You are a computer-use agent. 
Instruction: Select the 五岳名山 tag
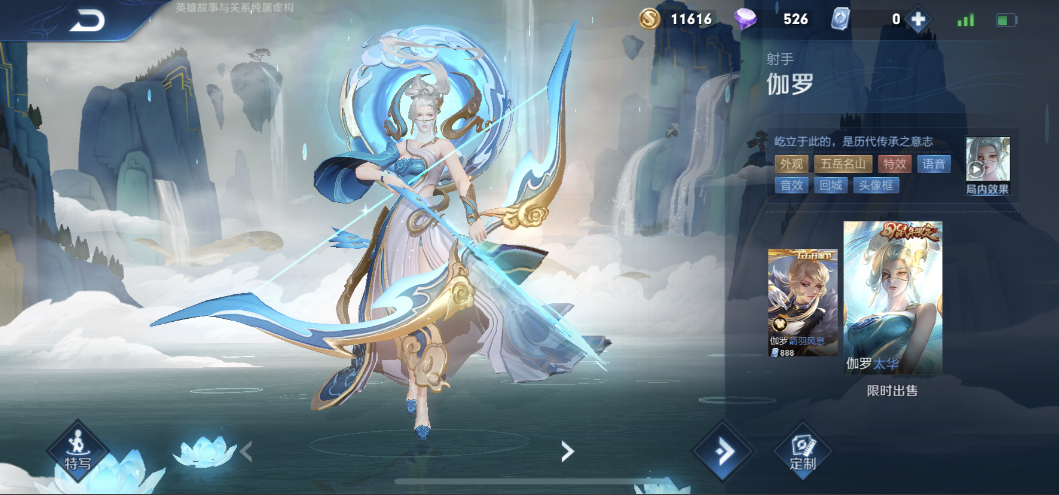[841, 164]
